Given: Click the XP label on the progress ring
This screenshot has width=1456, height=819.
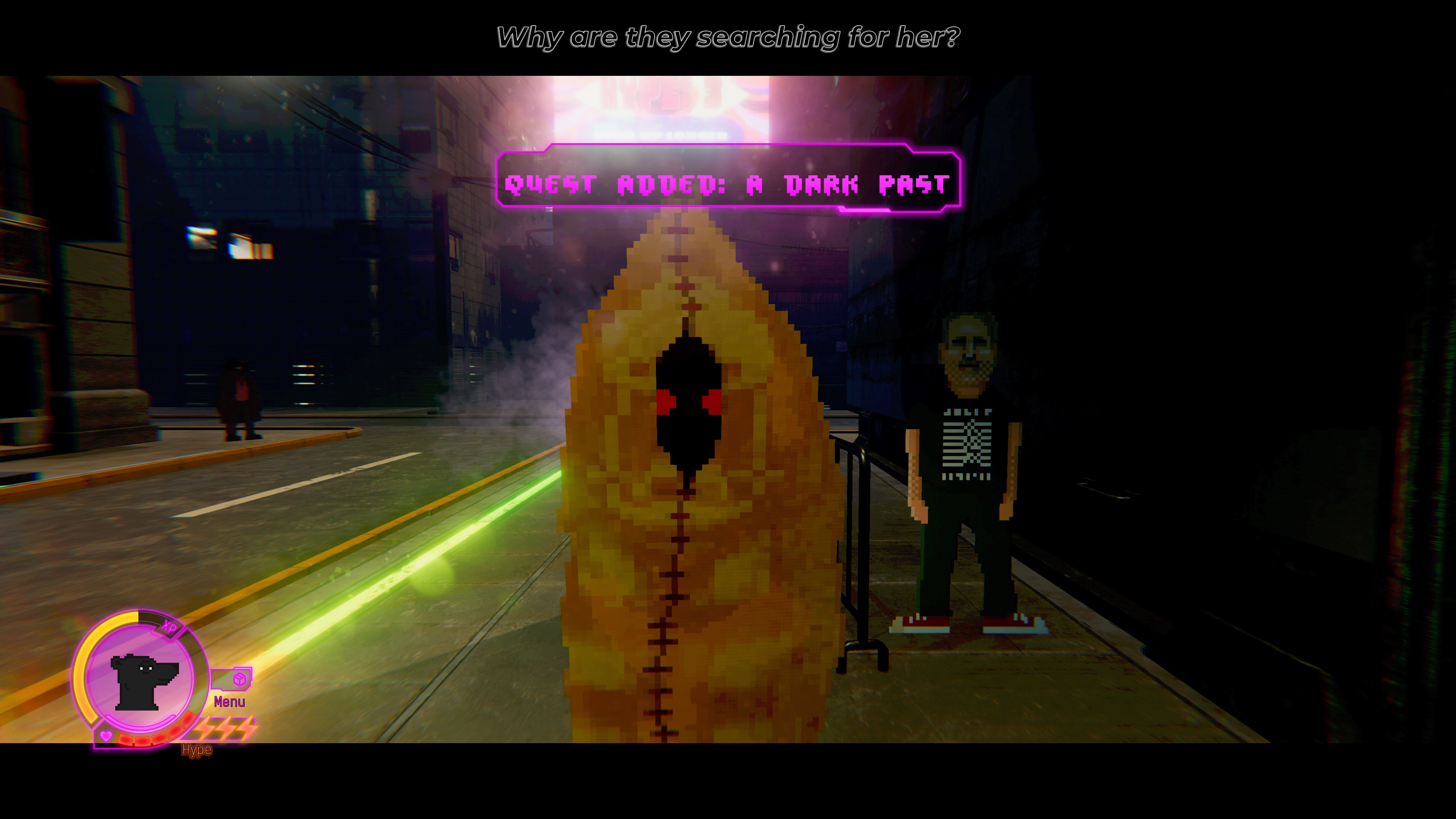Looking at the screenshot, I should tap(170, 627).
